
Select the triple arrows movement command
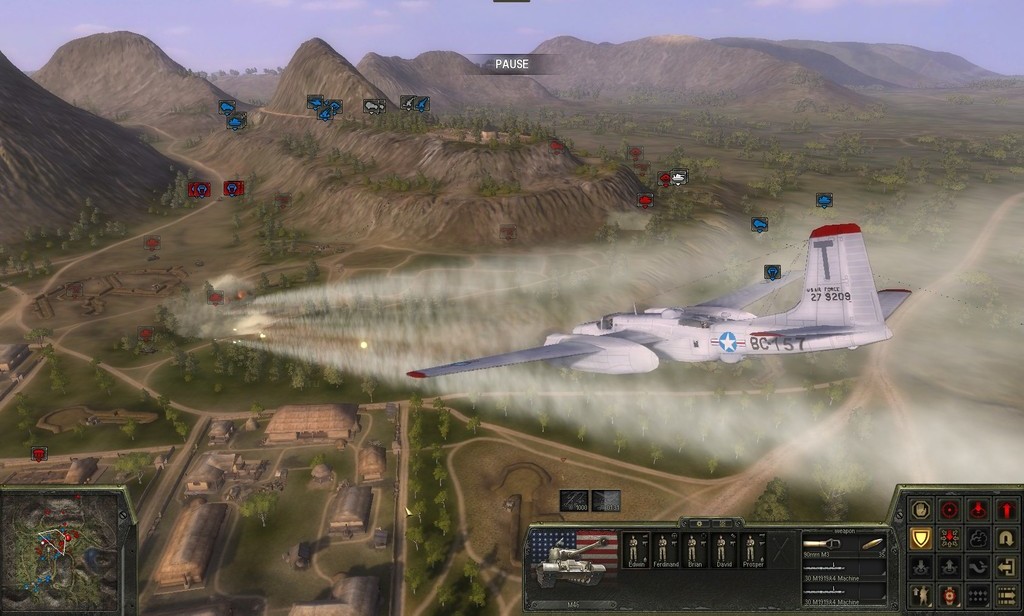pos(1005,596)
